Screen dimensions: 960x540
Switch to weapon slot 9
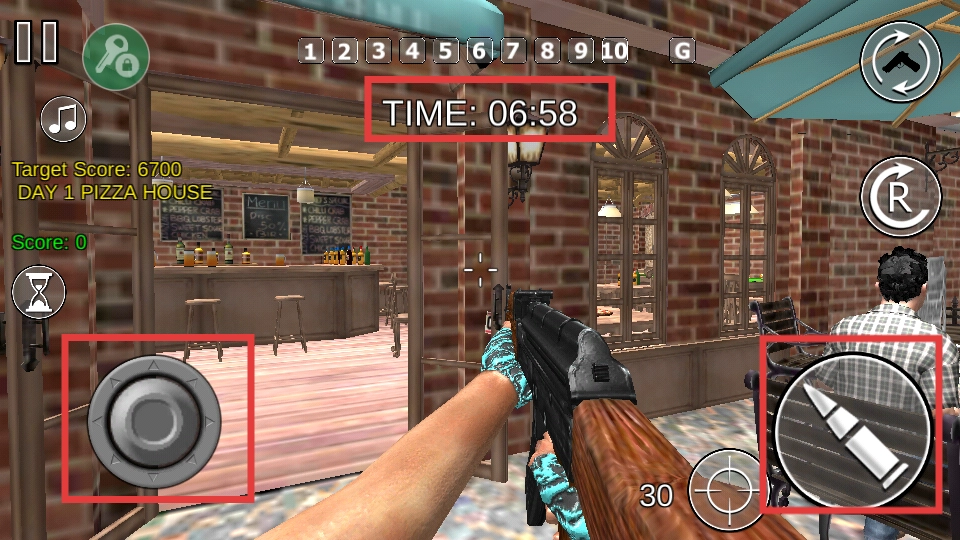pyautogui.click(x=582, y=51)
